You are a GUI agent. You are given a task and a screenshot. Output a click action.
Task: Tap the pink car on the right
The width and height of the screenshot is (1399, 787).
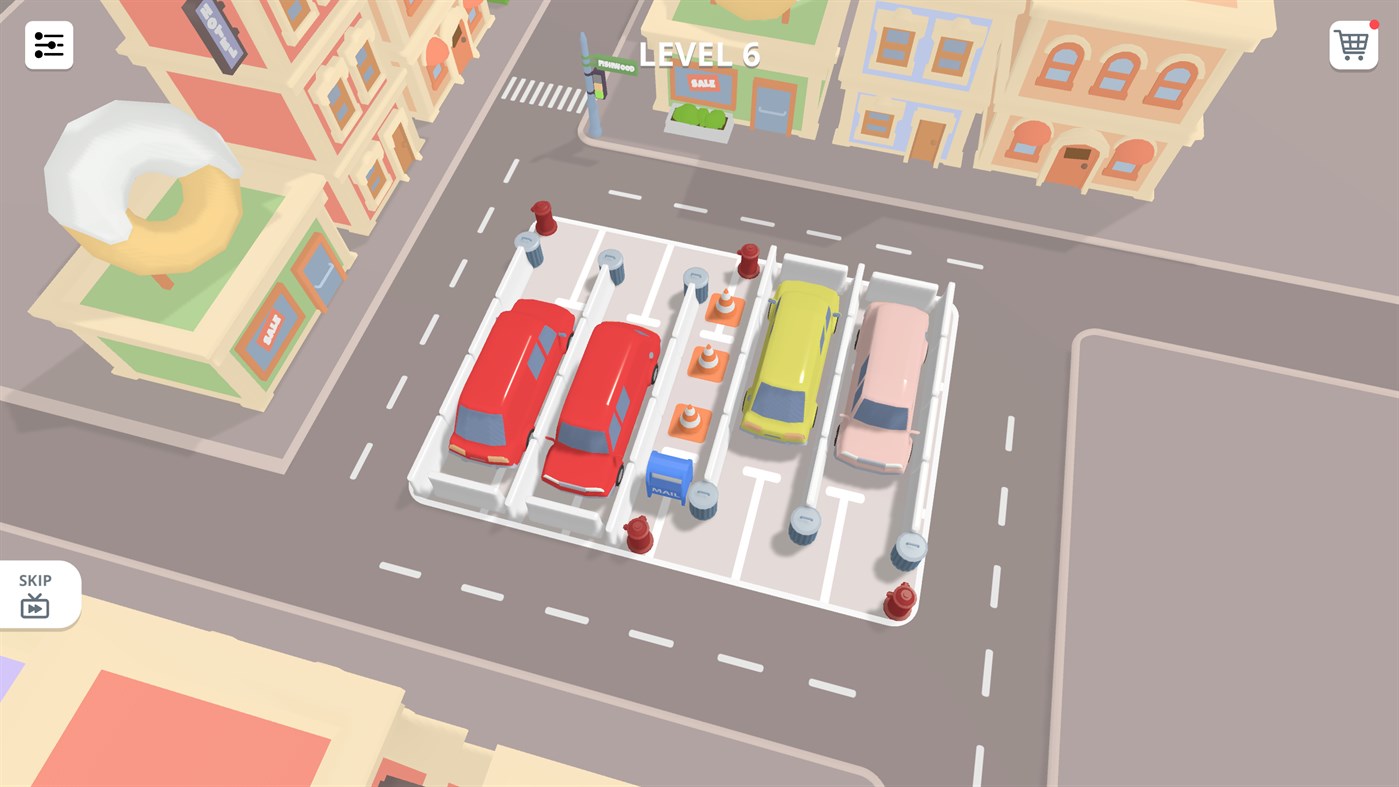coord(885,385)
